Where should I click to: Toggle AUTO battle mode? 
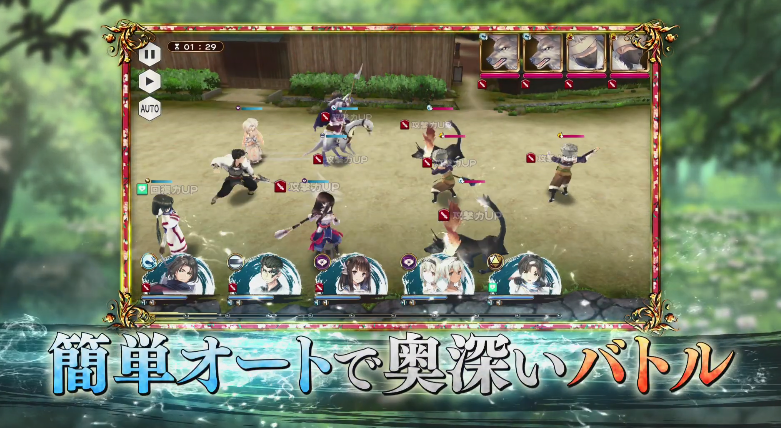coord(149,107)
